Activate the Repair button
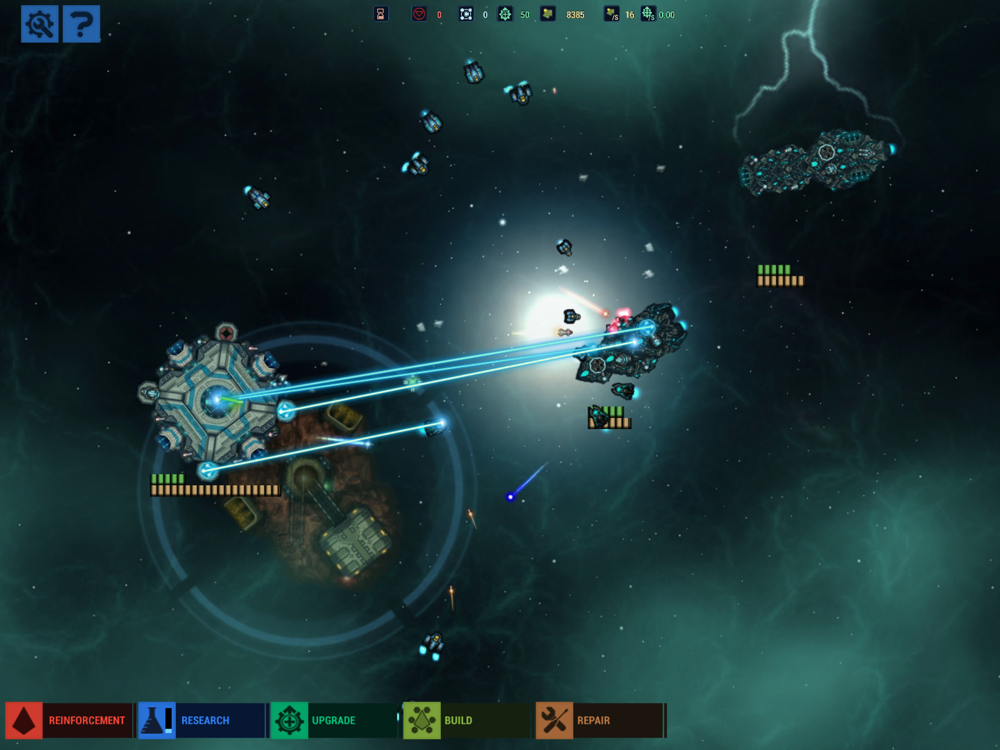This screenshot has height=750, width=1000. (x=598, y=720)
